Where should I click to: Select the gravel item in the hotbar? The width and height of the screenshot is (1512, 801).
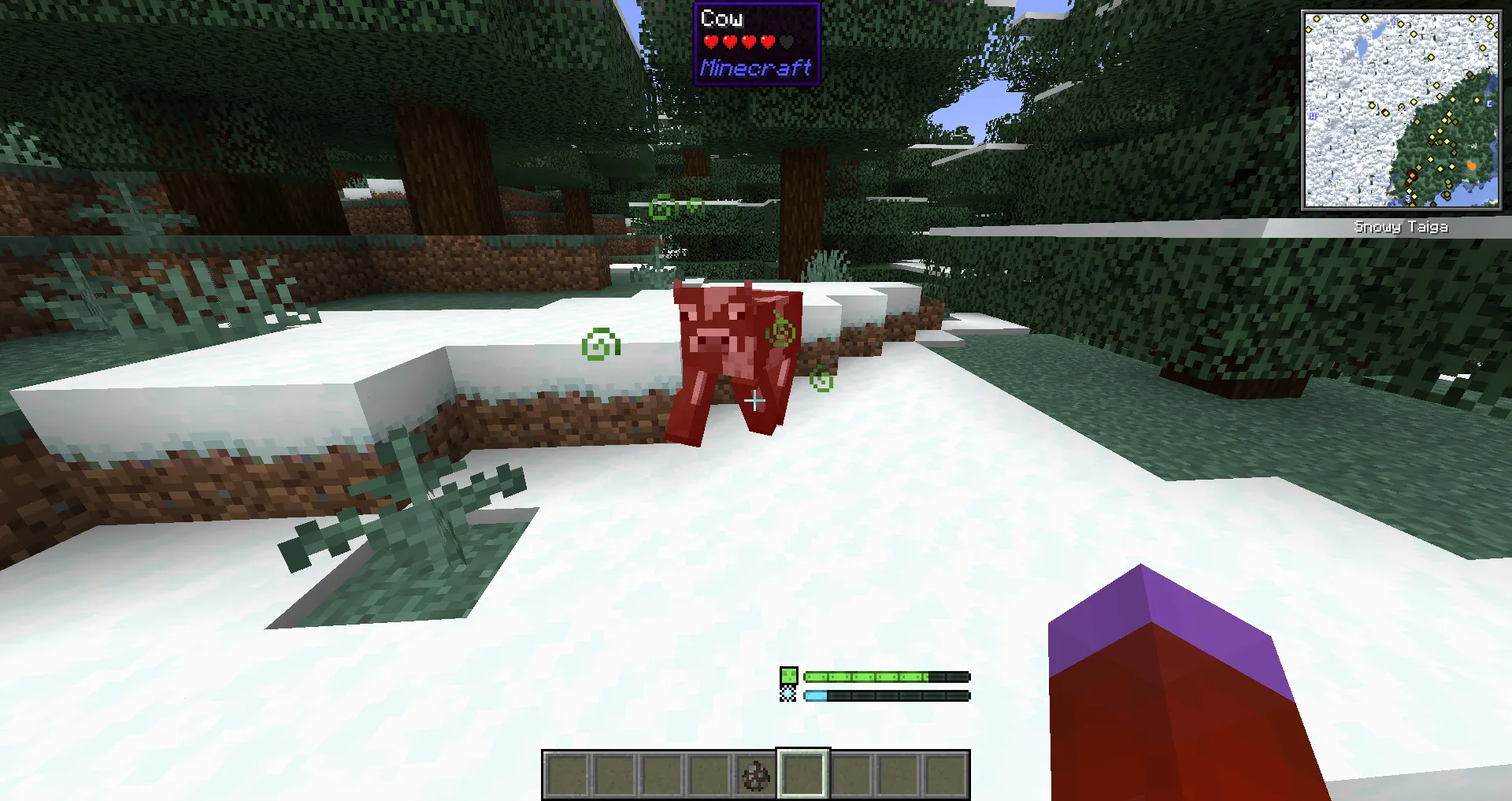[755, 776]
